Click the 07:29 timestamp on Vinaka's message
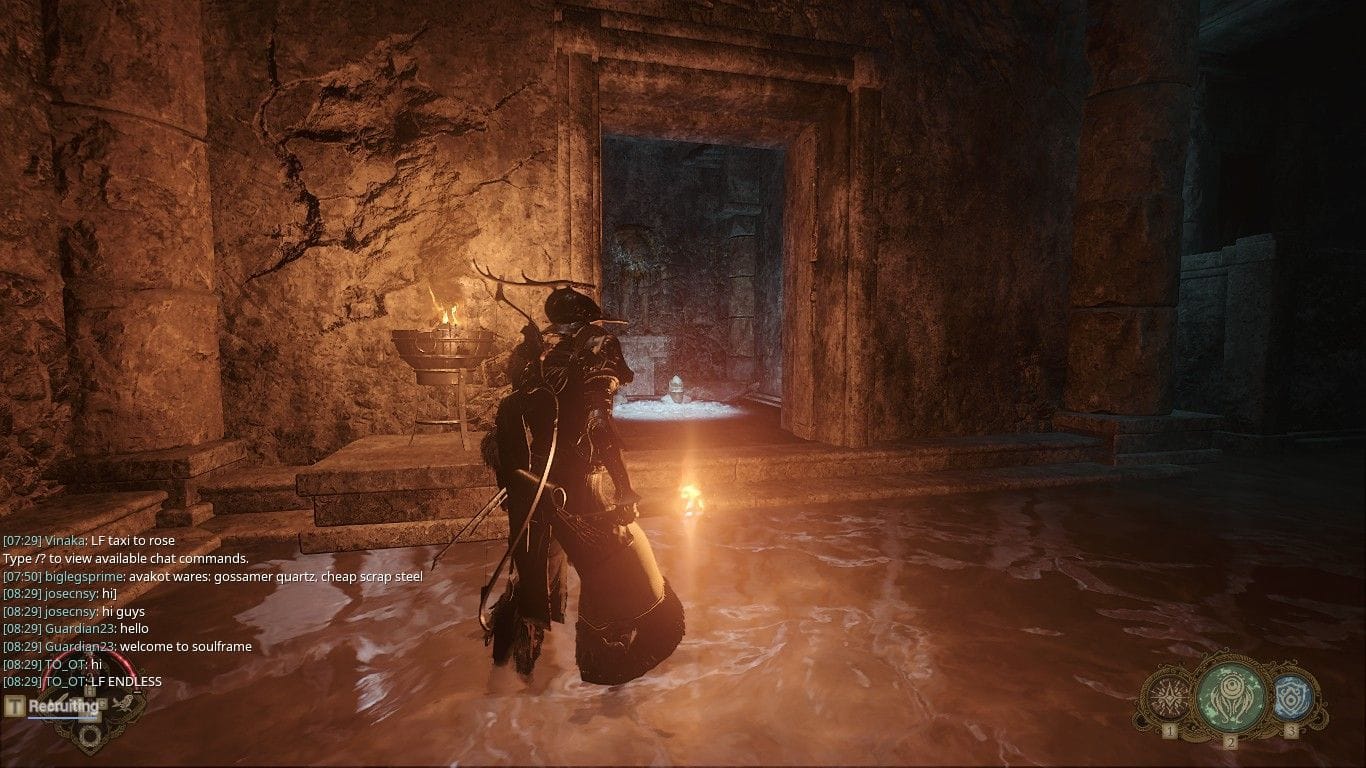This screenshot has width=1366, height=768. (x=24, y=539)
